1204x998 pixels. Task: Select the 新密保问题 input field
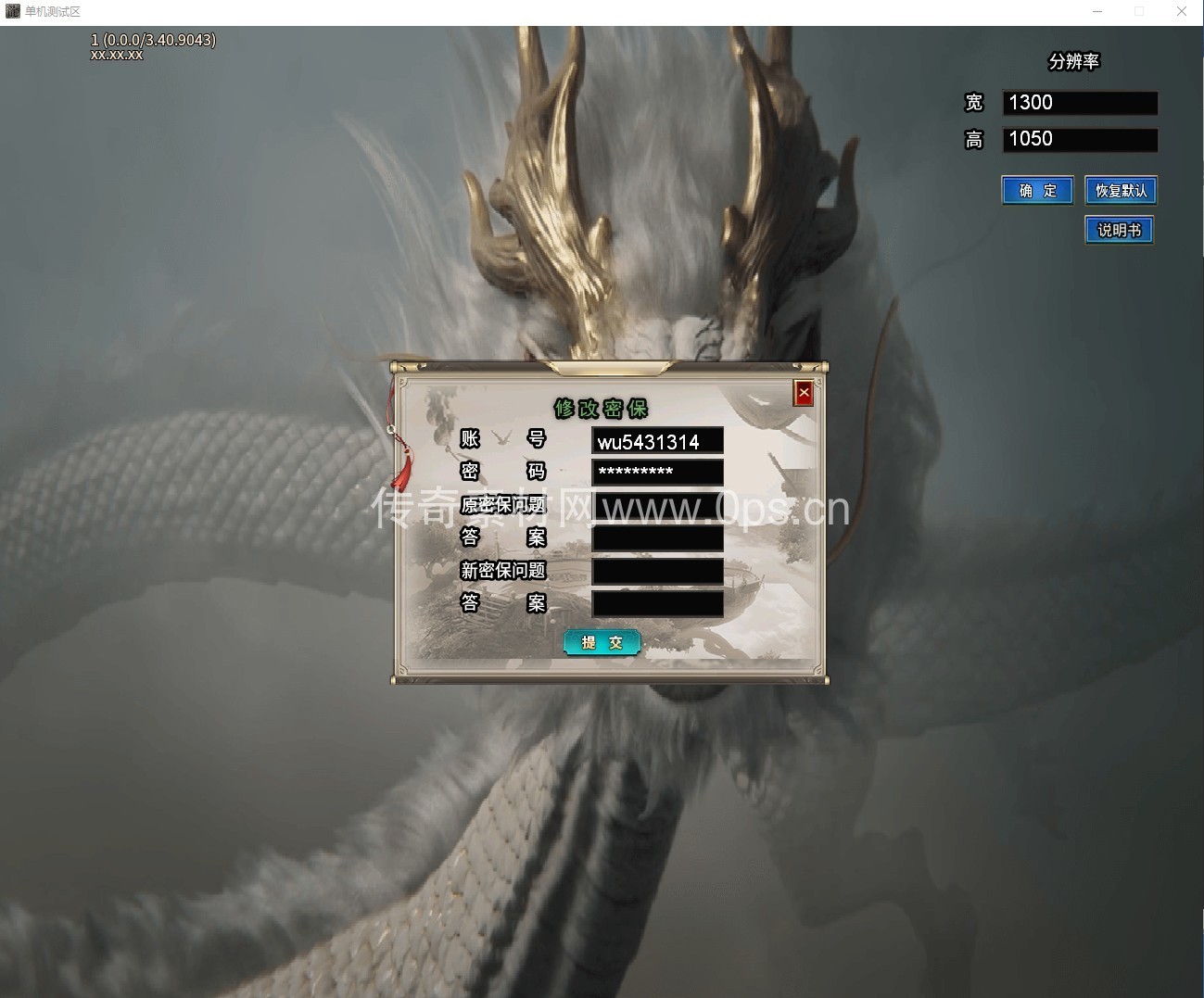pos(657,571)
